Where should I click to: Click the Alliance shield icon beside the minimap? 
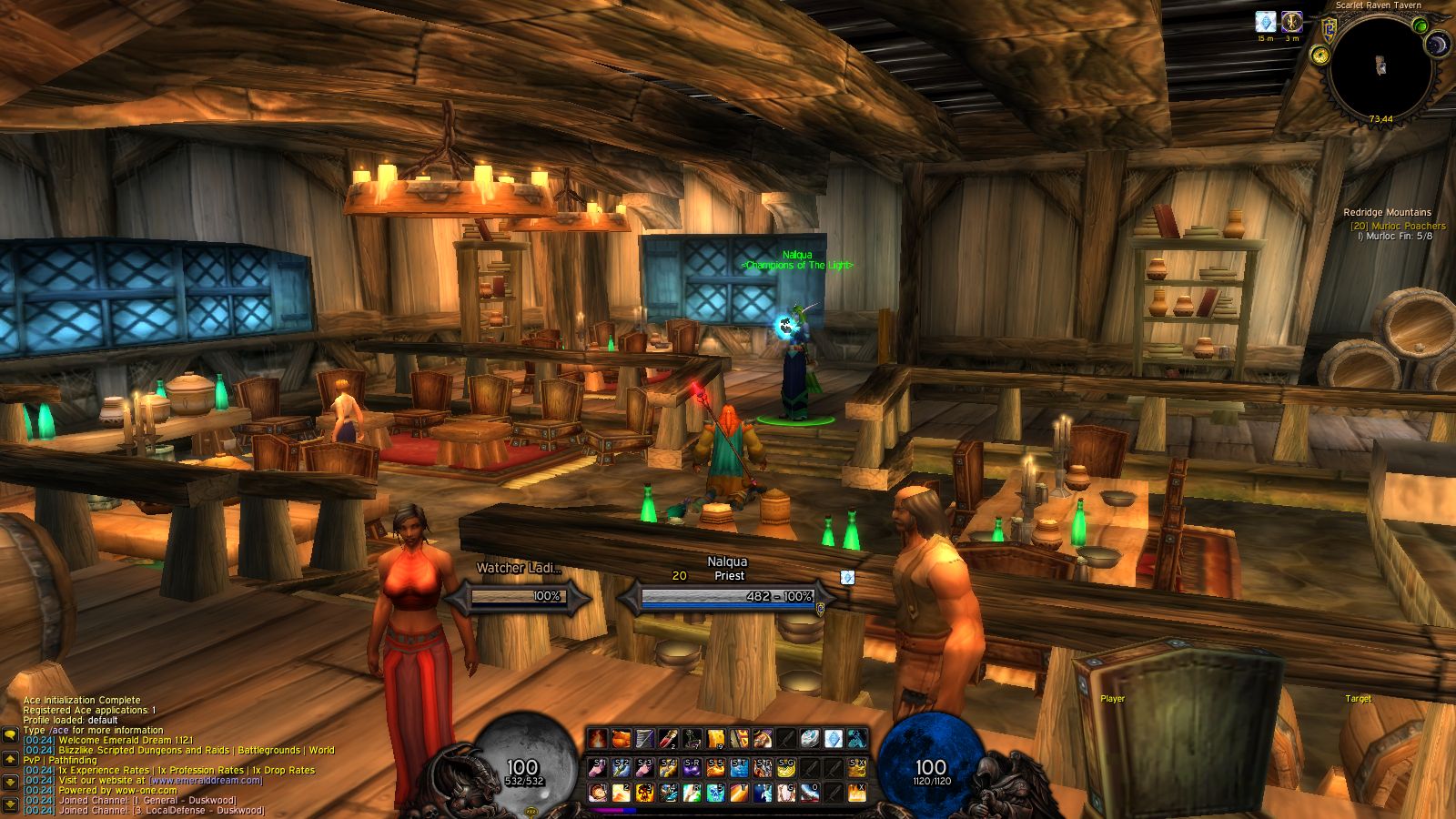point(1330,31)
